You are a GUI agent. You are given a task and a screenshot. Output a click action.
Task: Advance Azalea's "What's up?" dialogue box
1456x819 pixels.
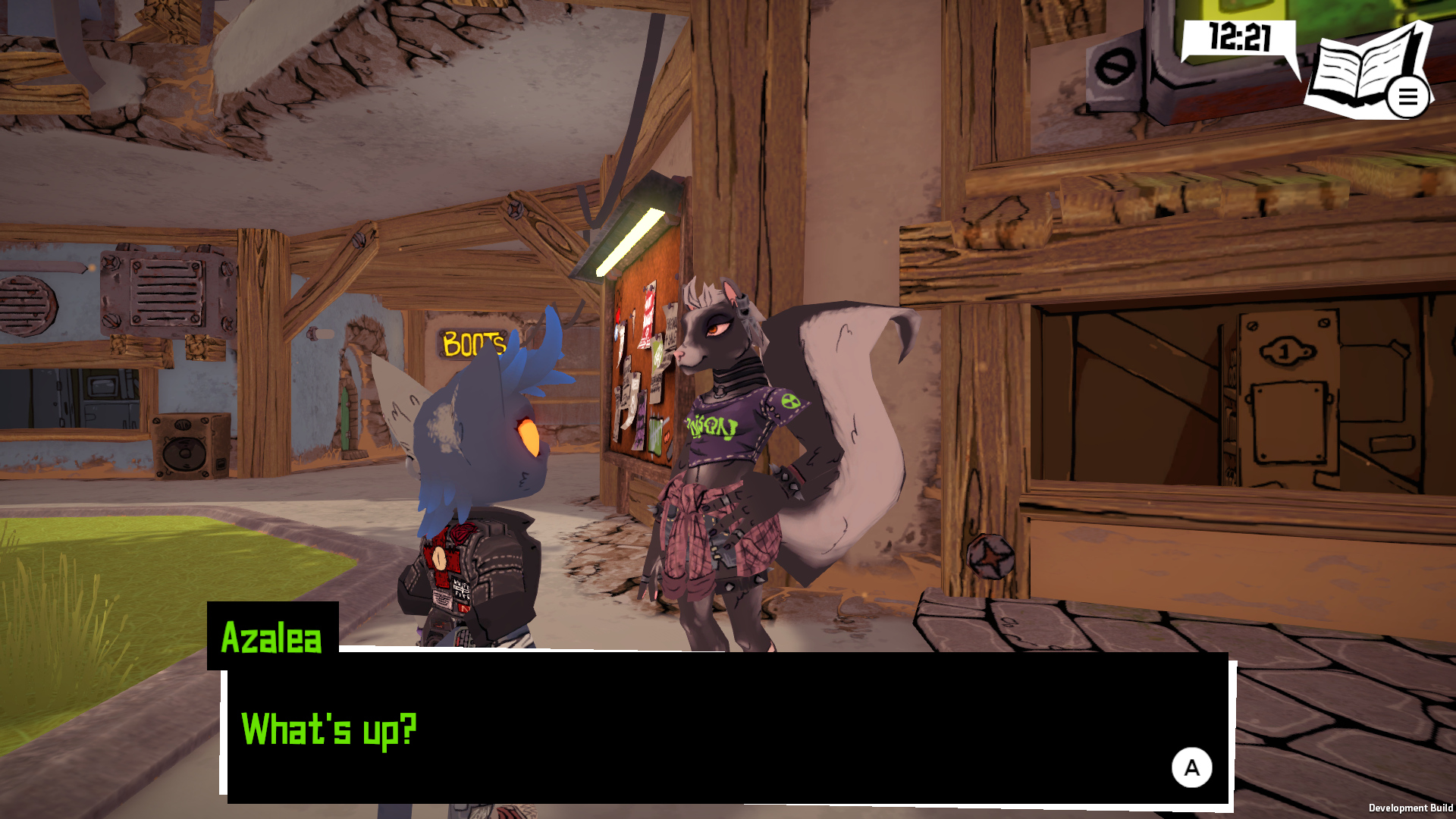(1191, 767)
